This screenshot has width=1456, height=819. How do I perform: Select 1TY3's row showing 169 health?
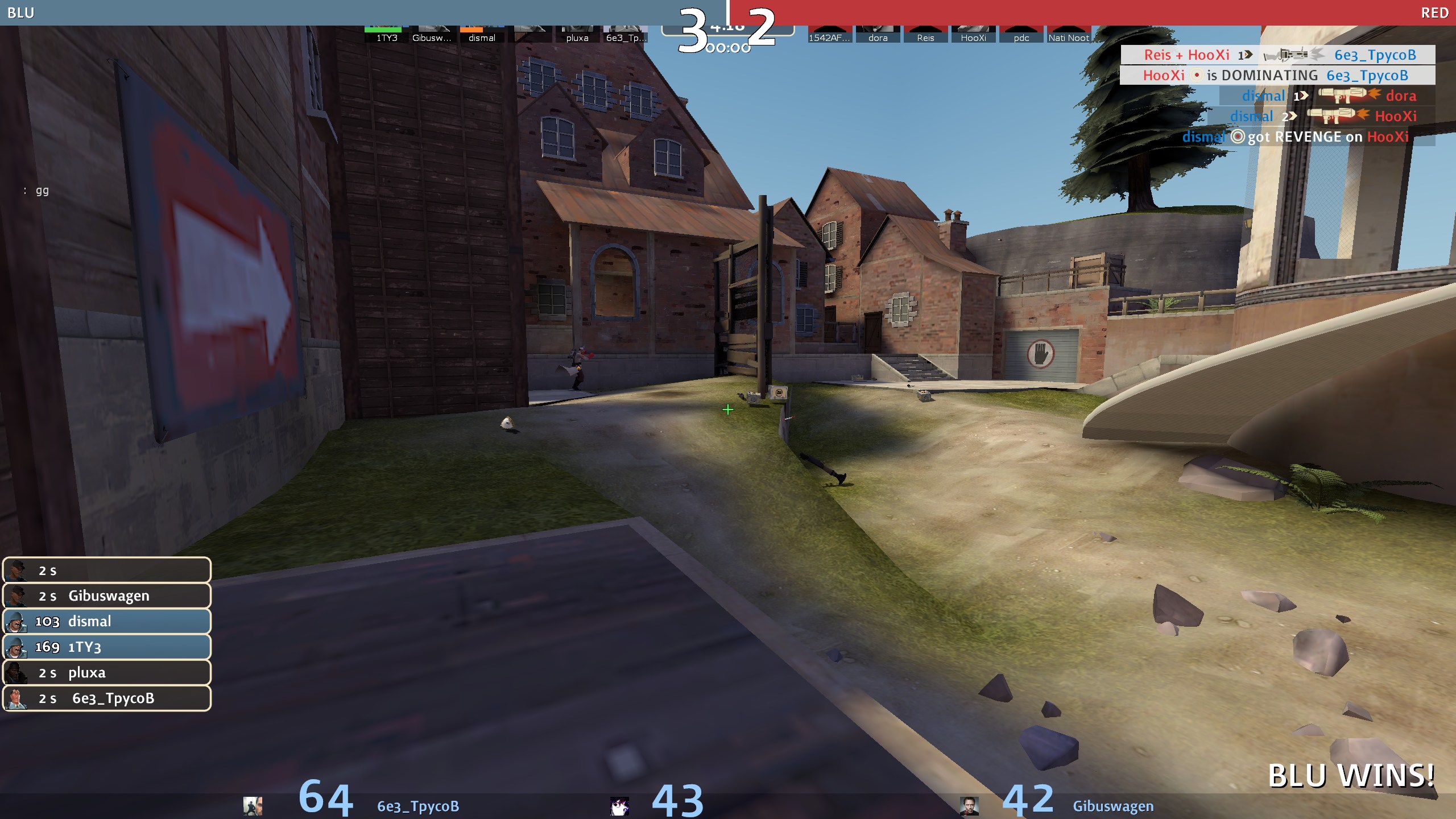pos(107,647)
